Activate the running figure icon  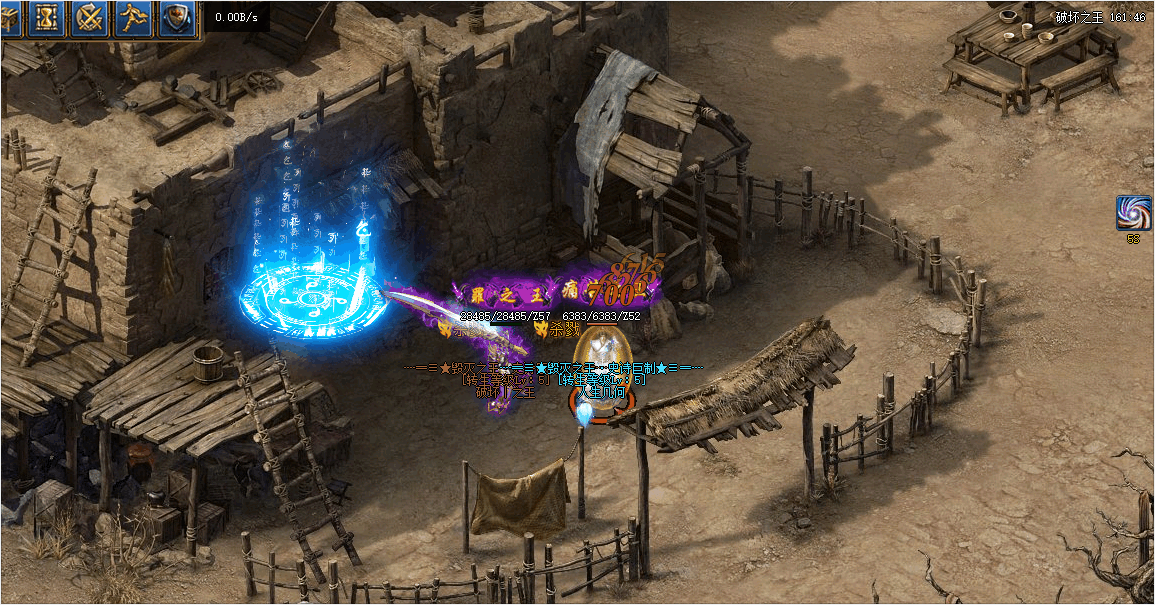coord(134,19)
